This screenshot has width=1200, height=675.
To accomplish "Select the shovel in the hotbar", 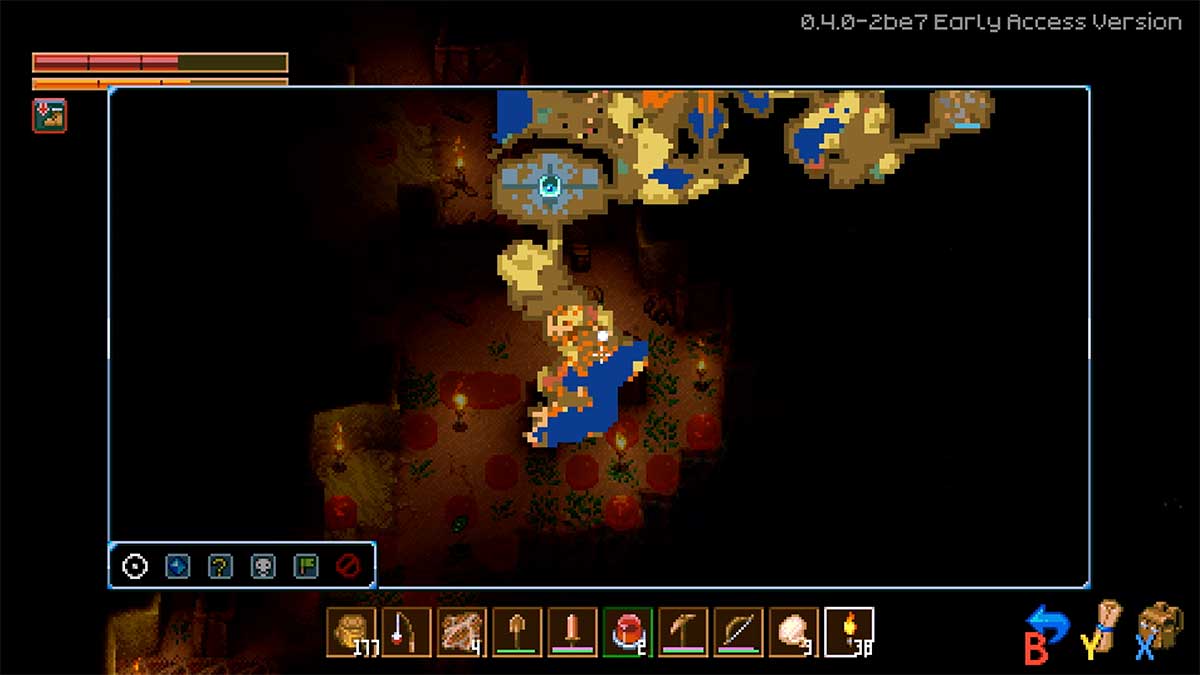I will 518,632.
